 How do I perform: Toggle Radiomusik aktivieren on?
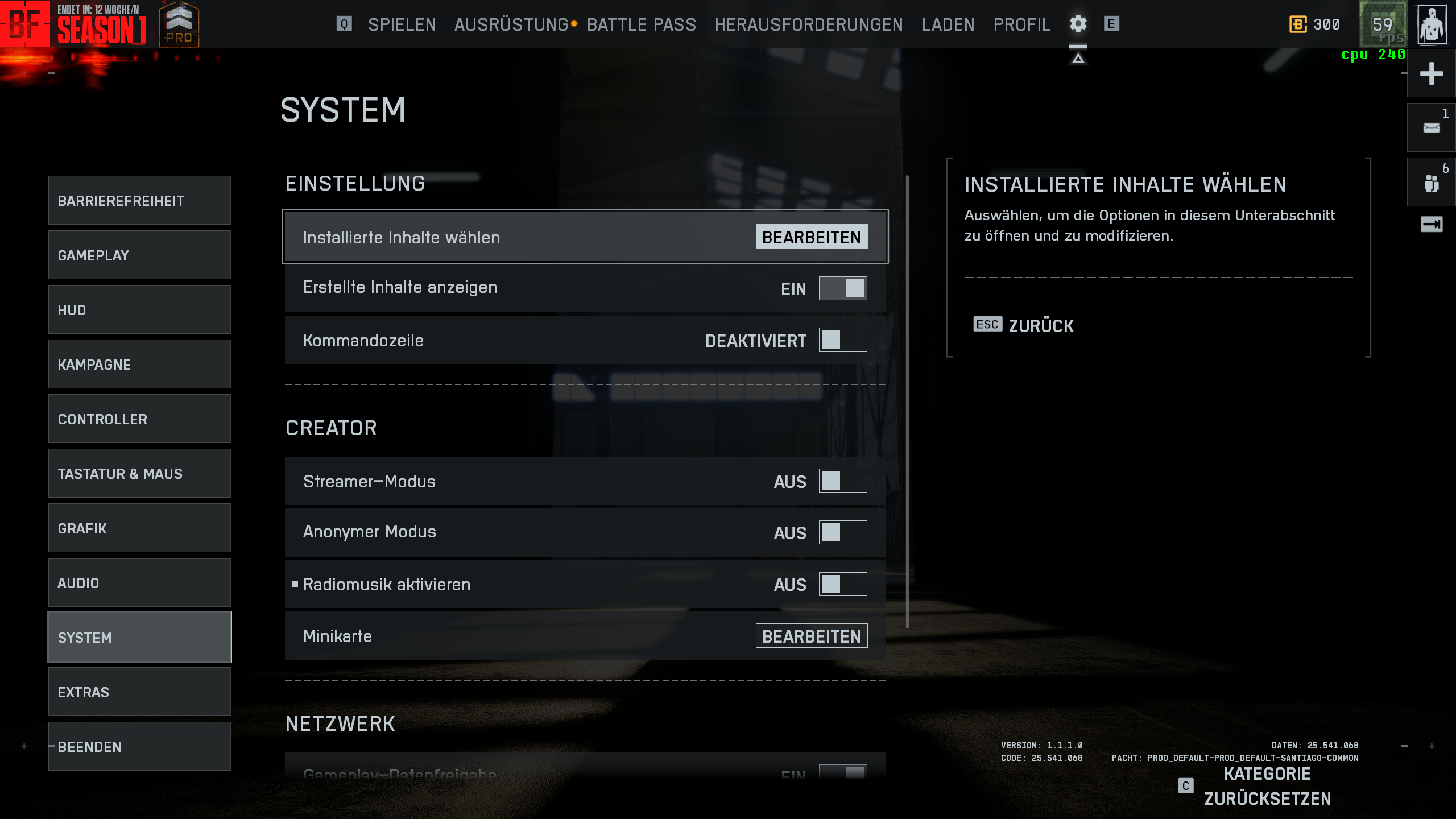click(842, 584)
